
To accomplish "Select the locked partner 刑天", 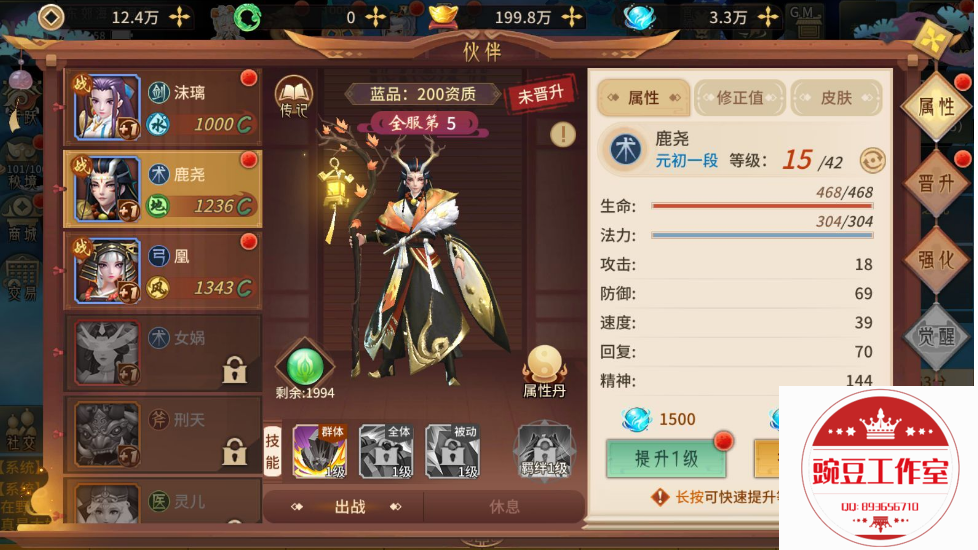I will (x=163, y=434).
